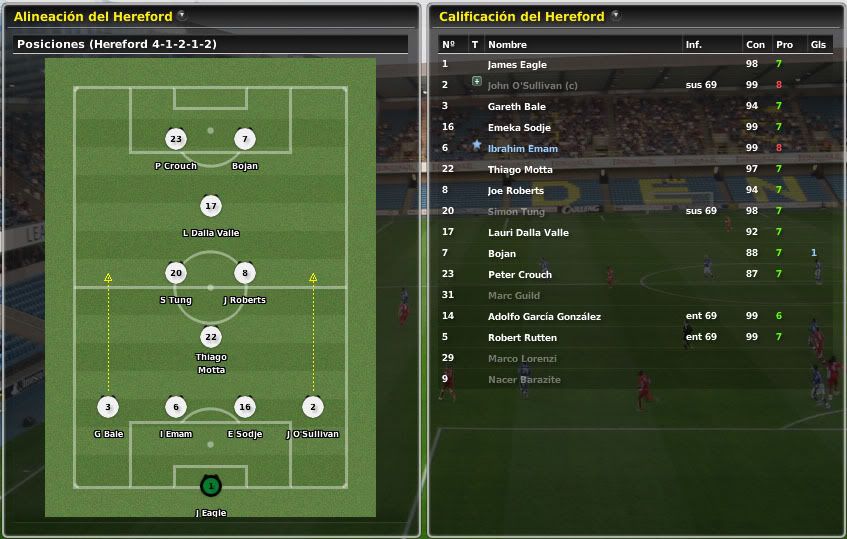Open James Eagle's row in ratings list
The image size is (847, 539).
(x=517, y=64)
